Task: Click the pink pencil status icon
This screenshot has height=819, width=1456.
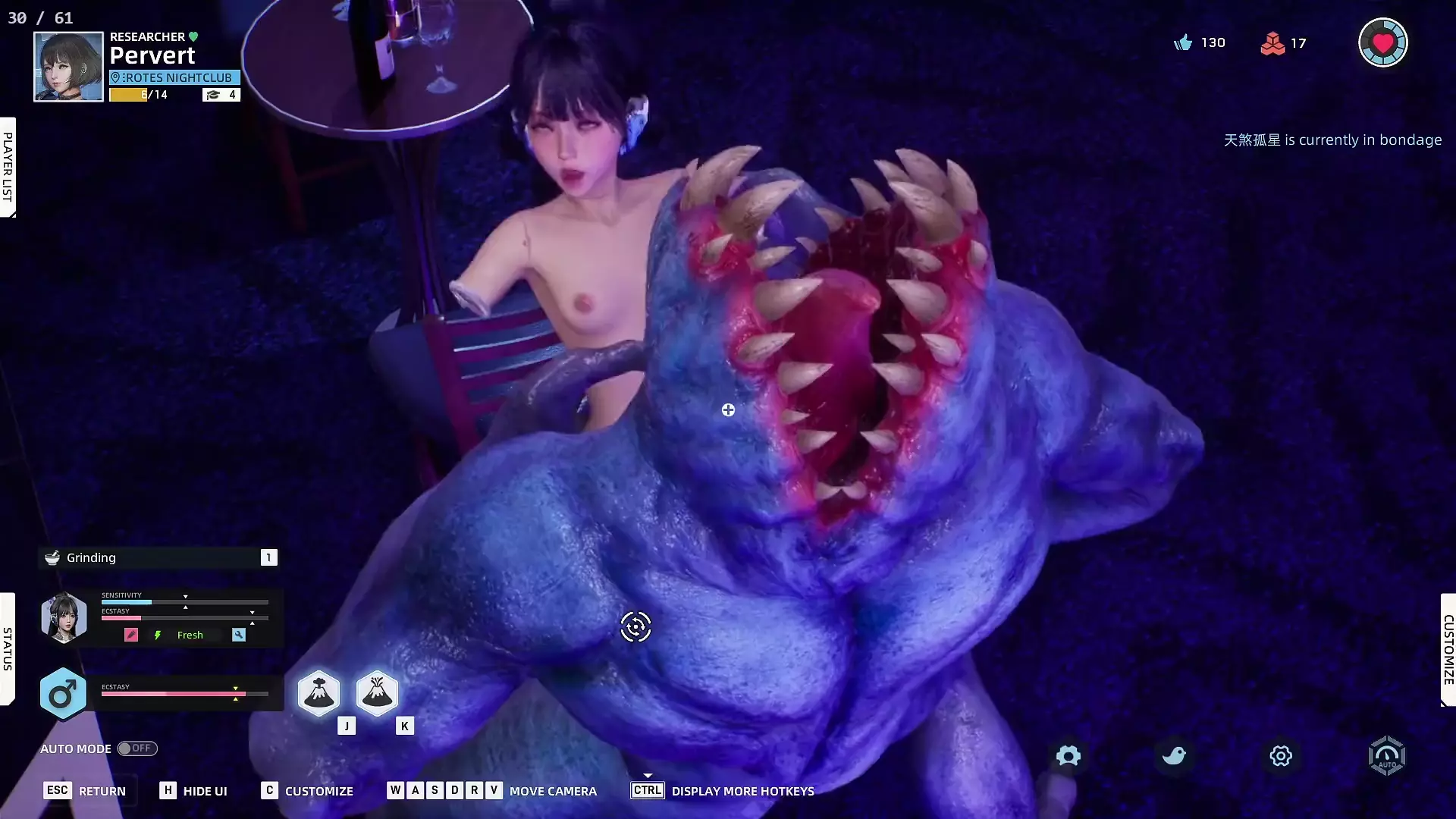Action: click(131, 635)
